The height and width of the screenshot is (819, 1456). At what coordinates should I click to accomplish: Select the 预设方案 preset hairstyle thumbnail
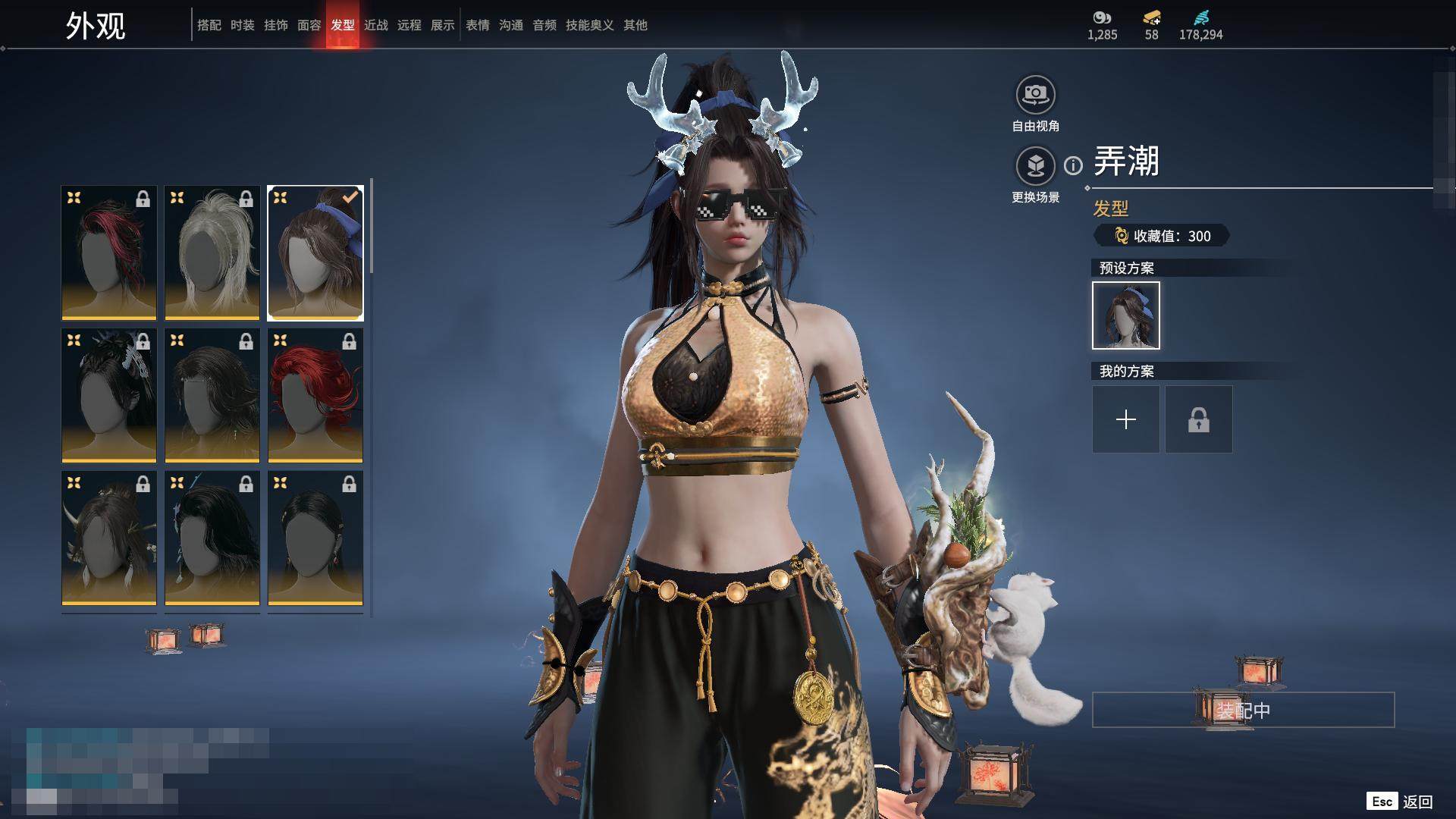(1125, 315)
